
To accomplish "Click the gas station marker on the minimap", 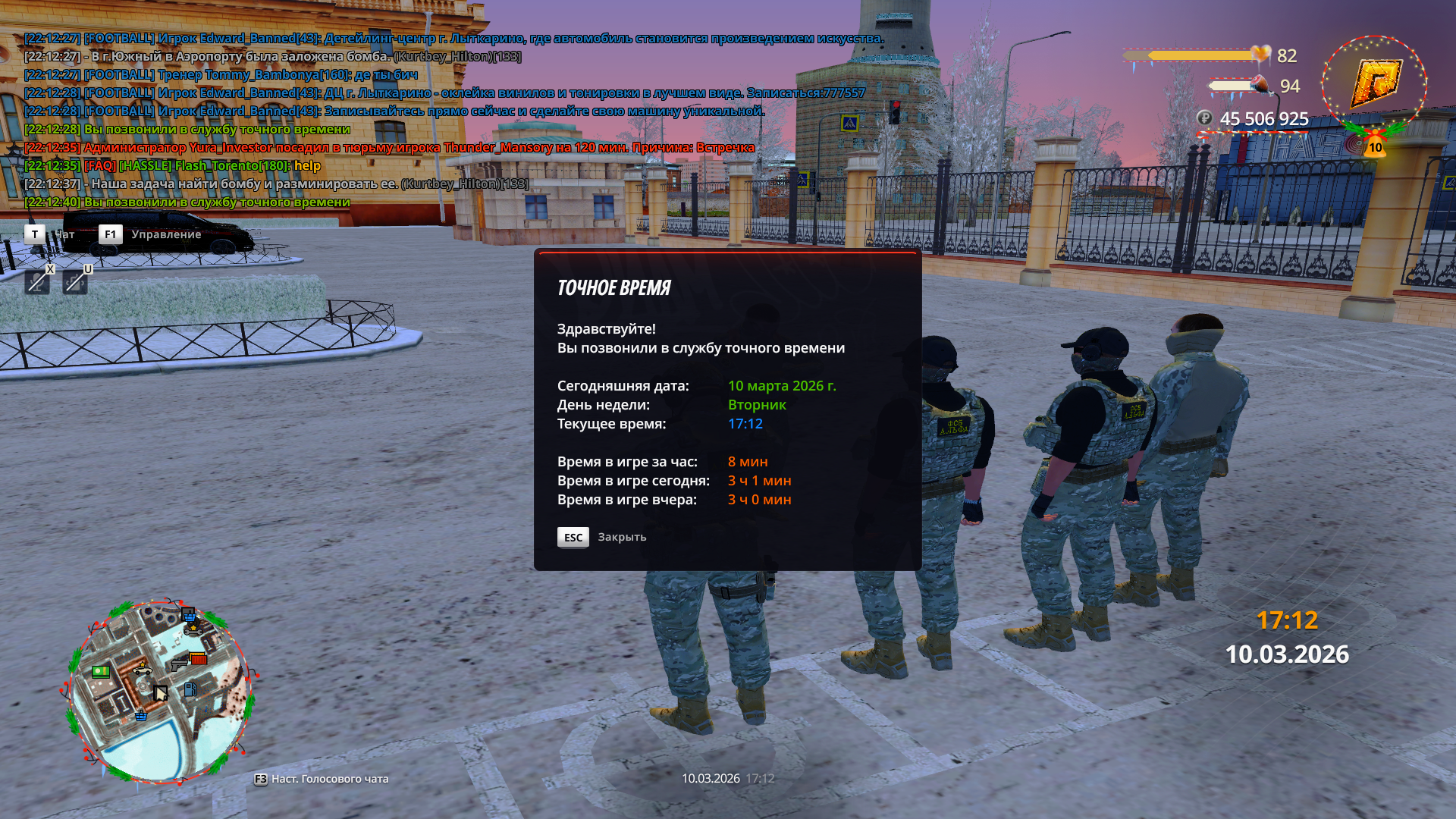I will [190, 689].
